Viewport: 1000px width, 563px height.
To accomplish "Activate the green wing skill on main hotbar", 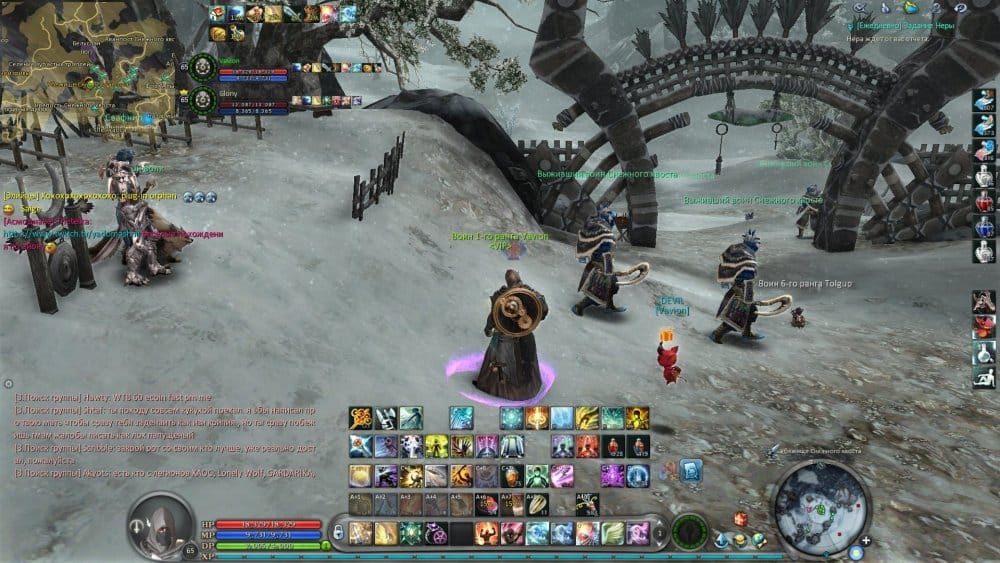I will [x=612, y=533].
